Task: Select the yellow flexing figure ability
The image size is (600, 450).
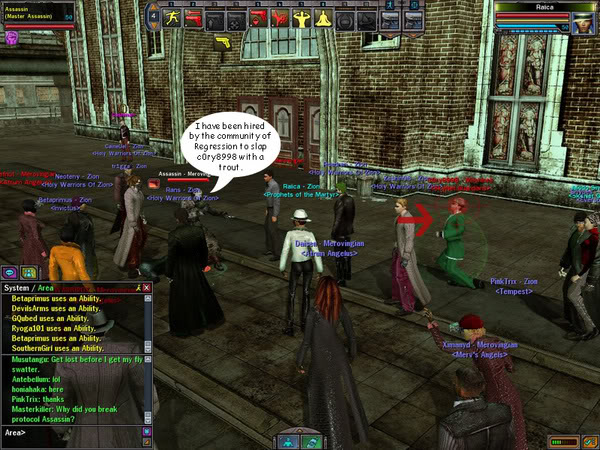Action: tap(303, 19)
